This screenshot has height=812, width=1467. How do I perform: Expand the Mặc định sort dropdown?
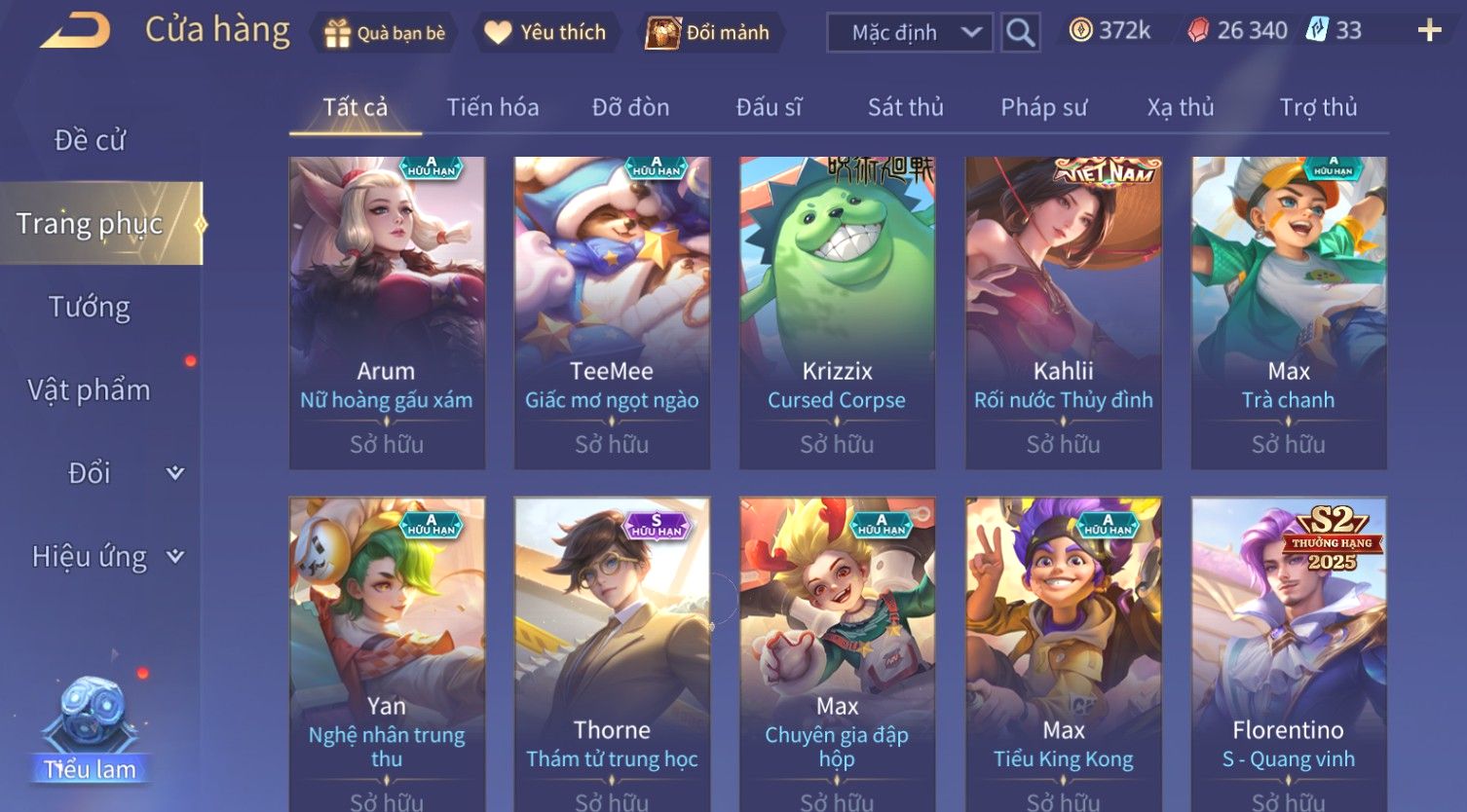click(910, 32)
